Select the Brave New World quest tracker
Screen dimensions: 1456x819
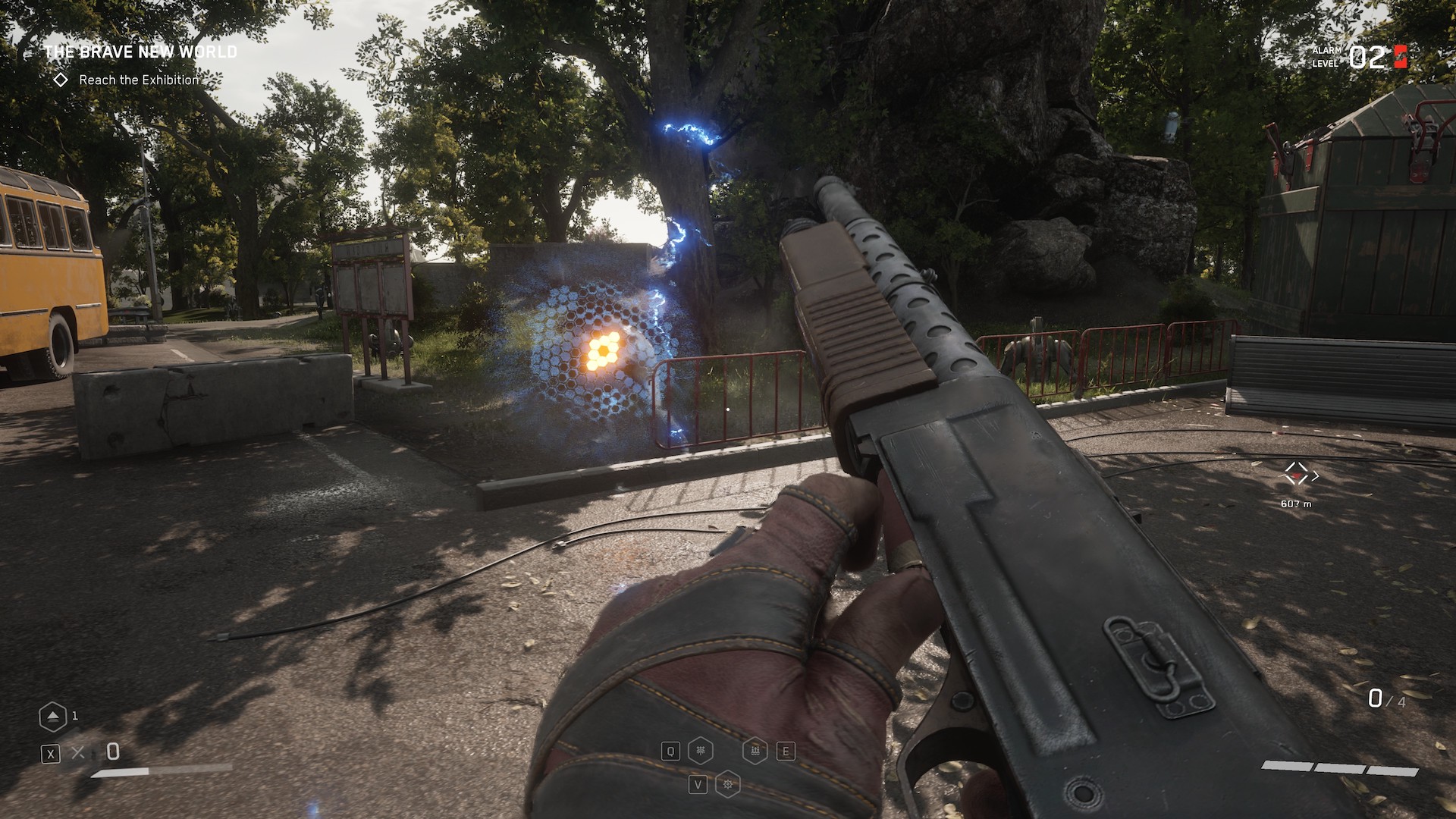pos(140,52)
